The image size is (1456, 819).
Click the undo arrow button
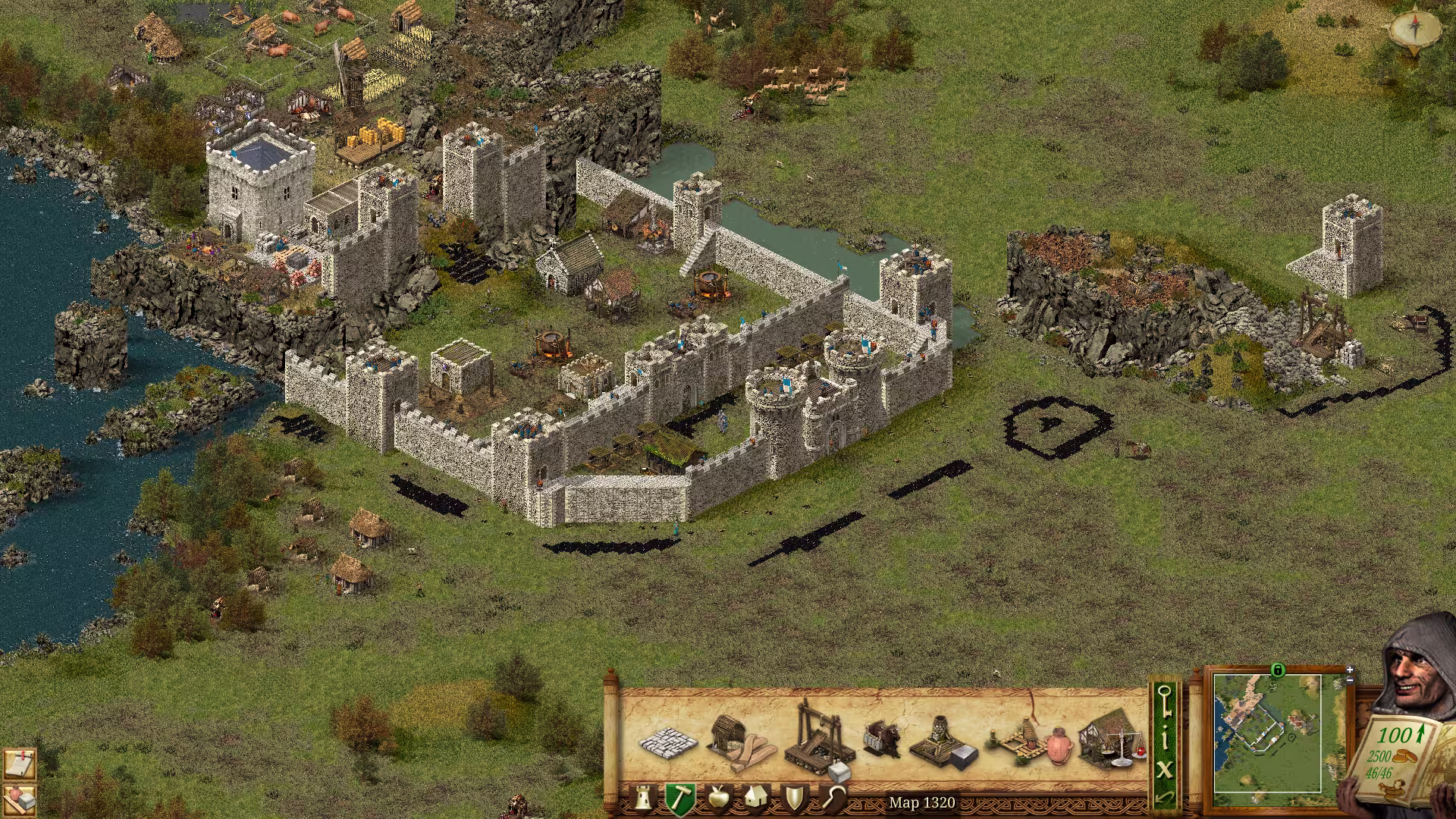click(x=1166, y=797)
